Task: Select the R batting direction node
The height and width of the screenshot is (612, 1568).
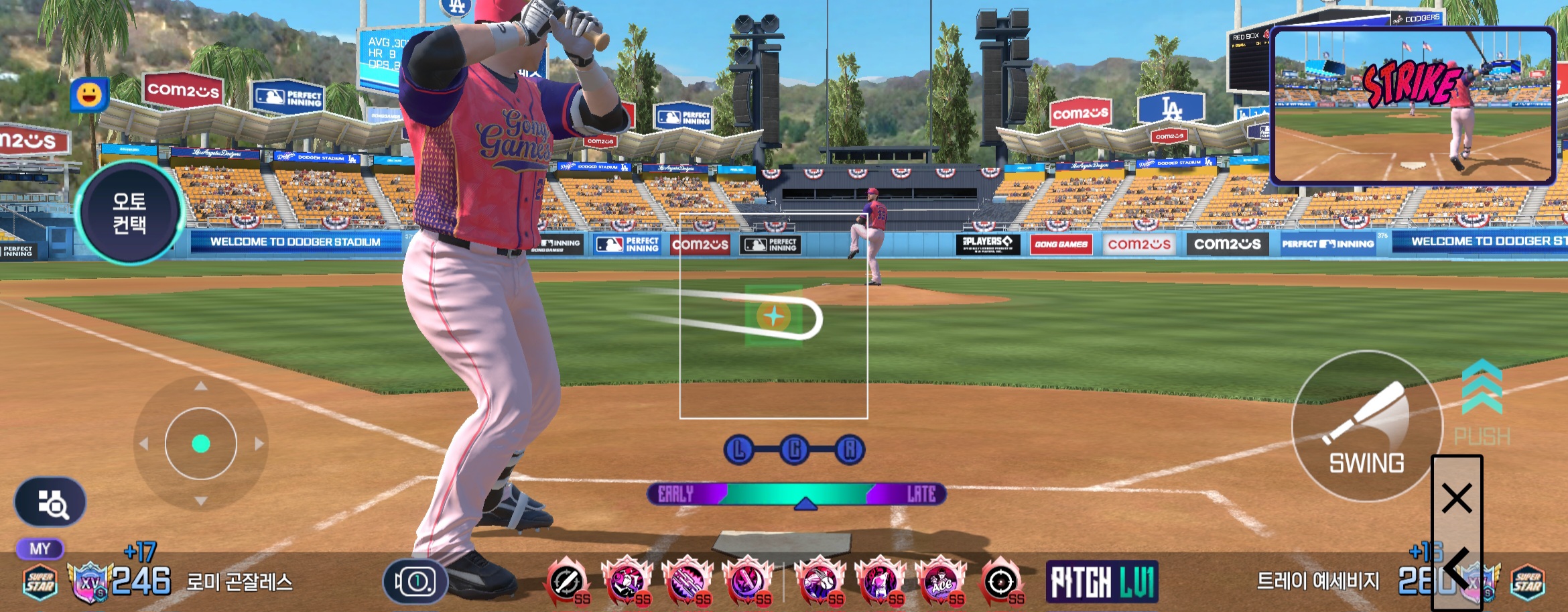Action: [849, 450]
